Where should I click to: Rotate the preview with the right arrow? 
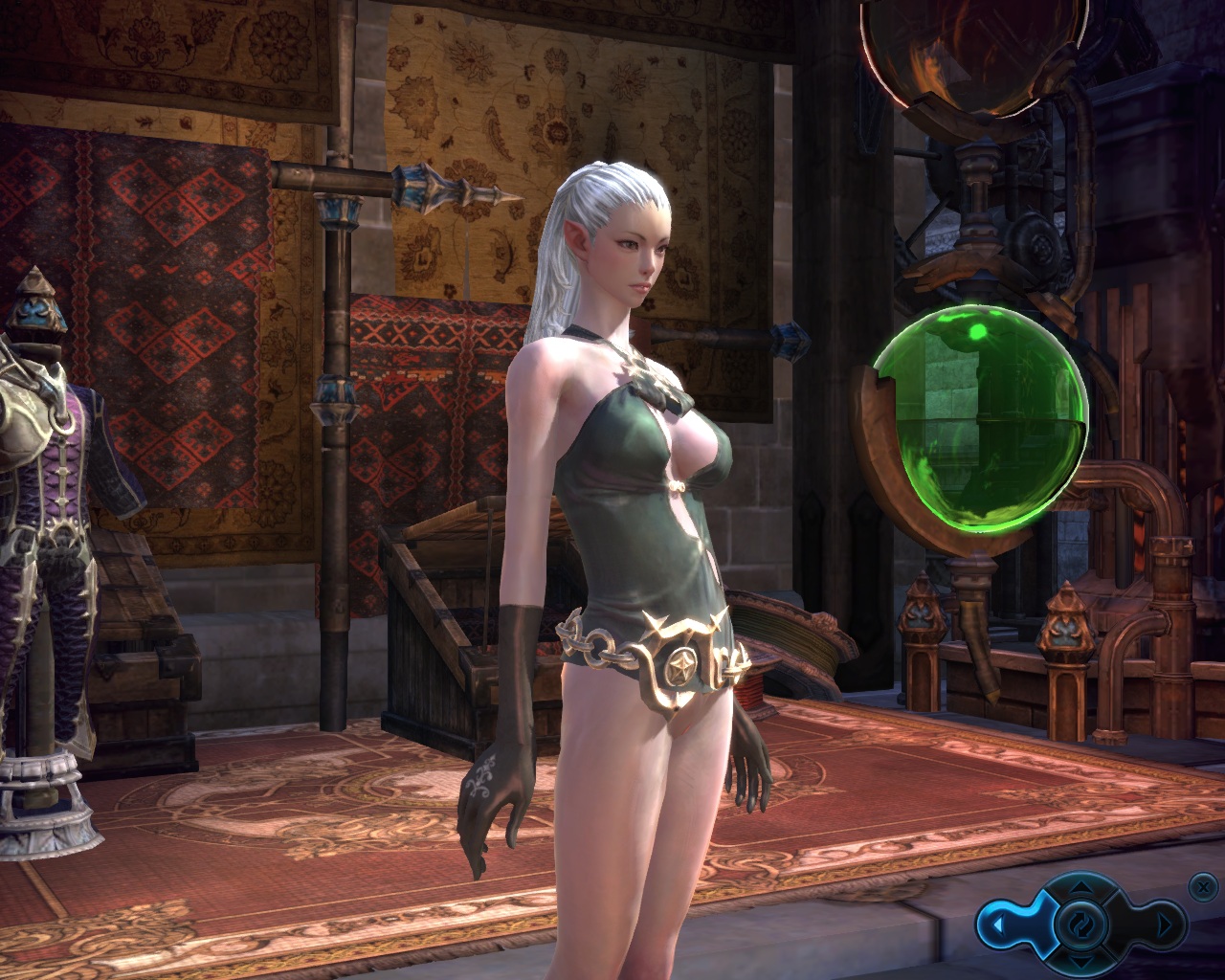click(x=1165, y=925)
